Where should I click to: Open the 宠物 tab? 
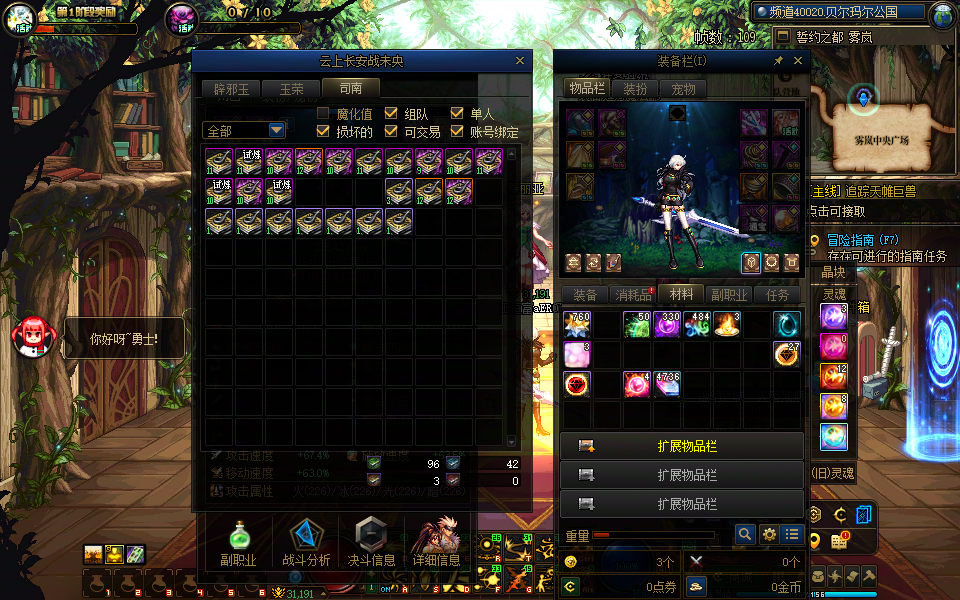(x=683, y=89)
